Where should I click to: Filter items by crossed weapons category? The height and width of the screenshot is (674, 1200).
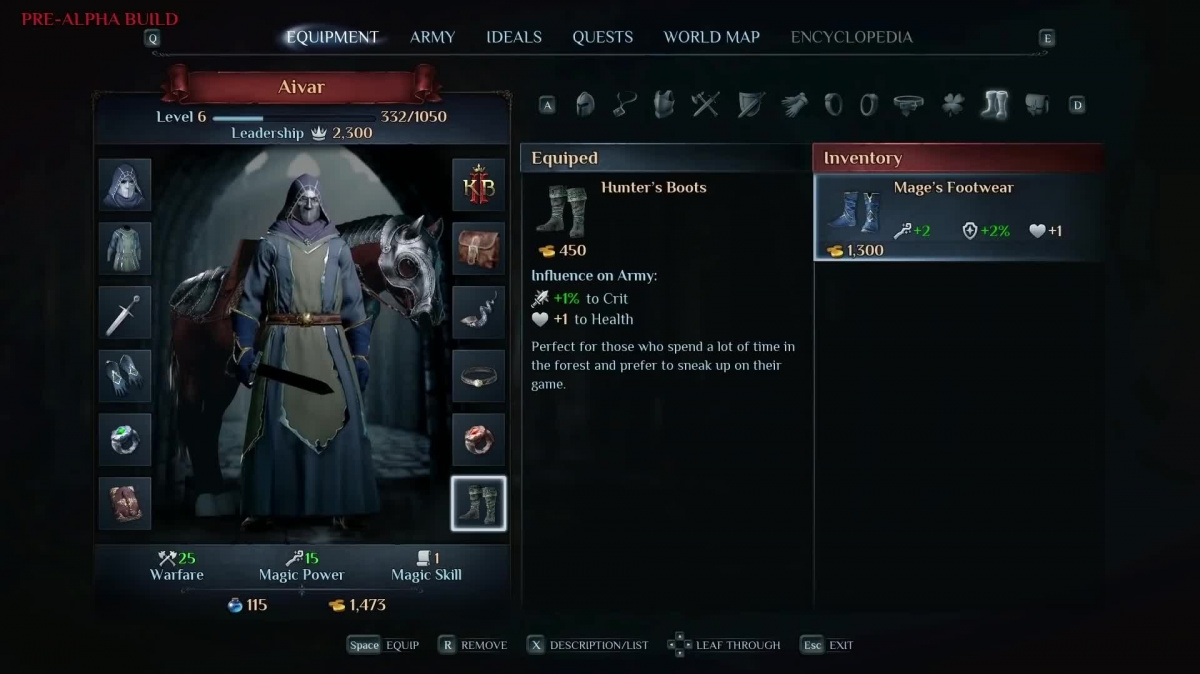pos(706,104)
